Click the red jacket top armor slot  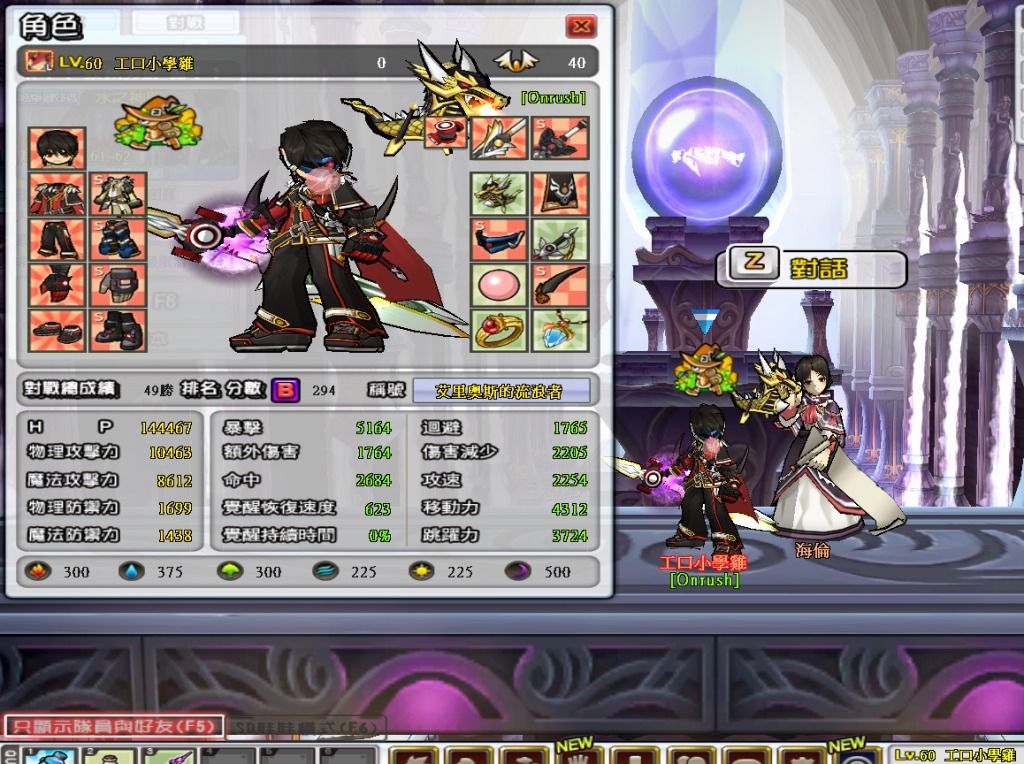tap(57, 195)
